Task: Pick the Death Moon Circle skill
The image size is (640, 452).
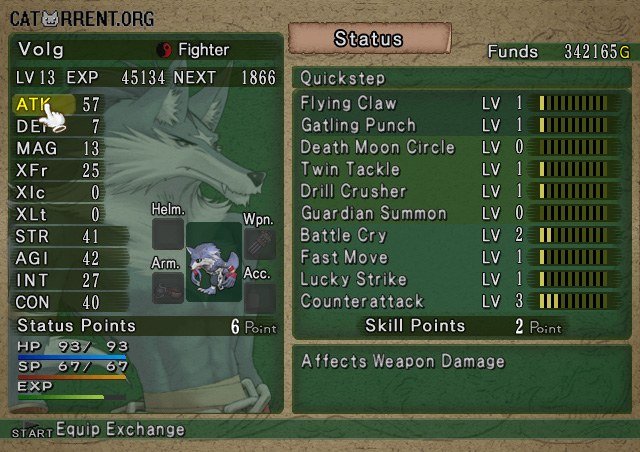Action: 377,147
